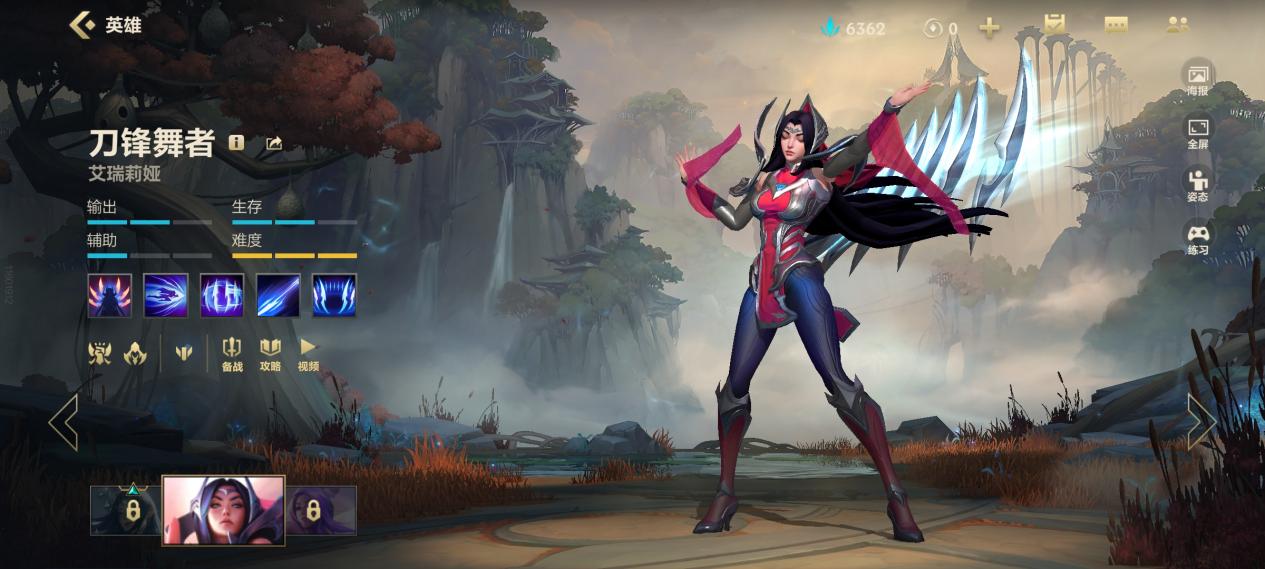Start 练习 practice mode
This screenshot has height=569, width=1265.
click(x=1198, y=238)
